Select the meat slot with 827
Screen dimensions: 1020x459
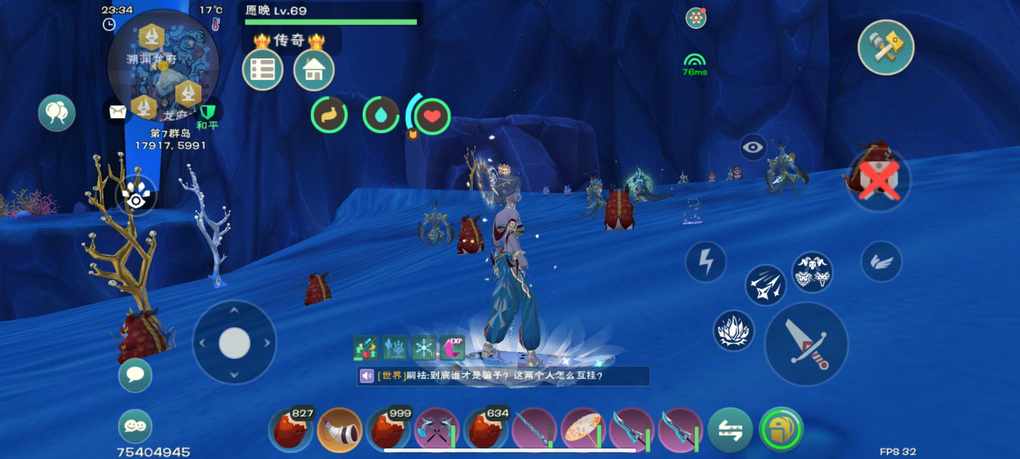292,430
